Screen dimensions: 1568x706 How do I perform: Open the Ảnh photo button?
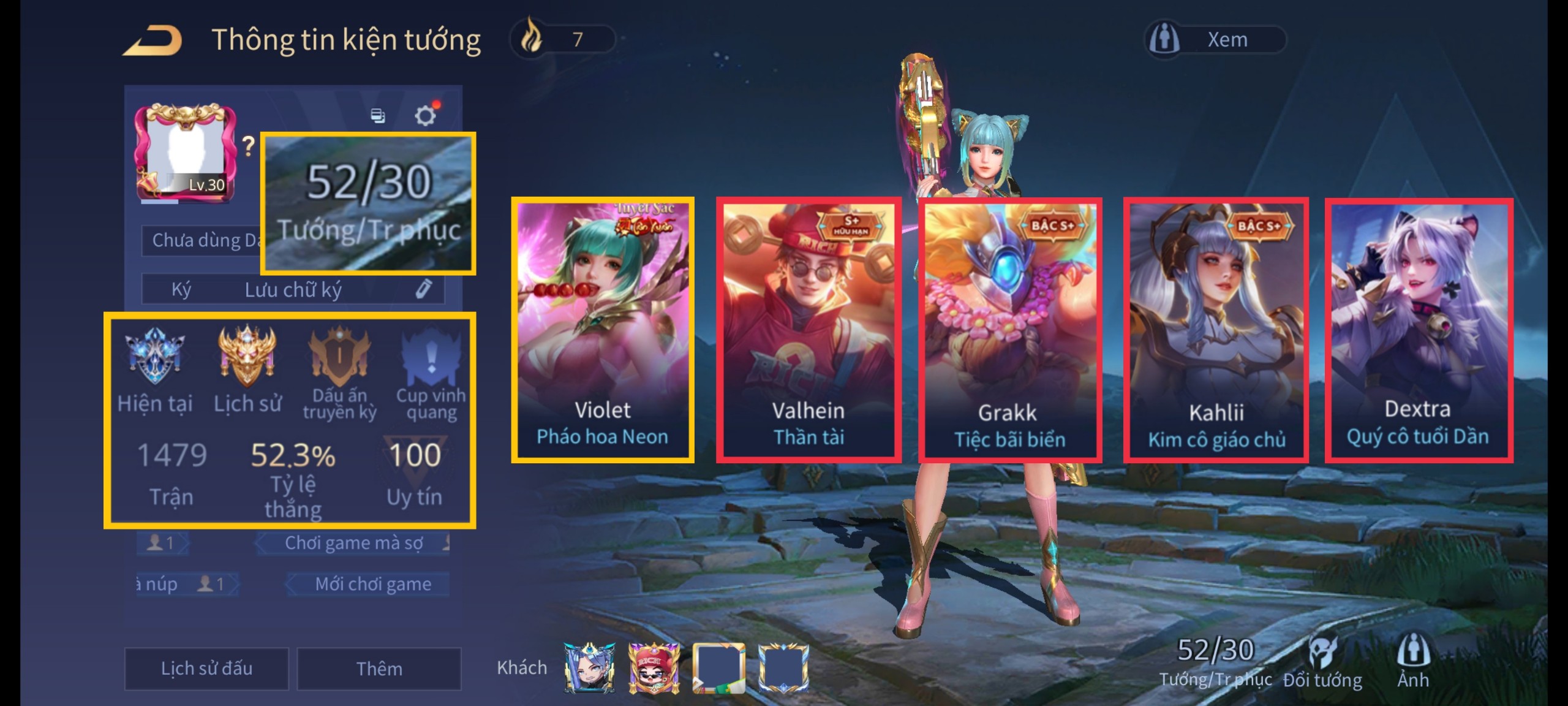1413,662
